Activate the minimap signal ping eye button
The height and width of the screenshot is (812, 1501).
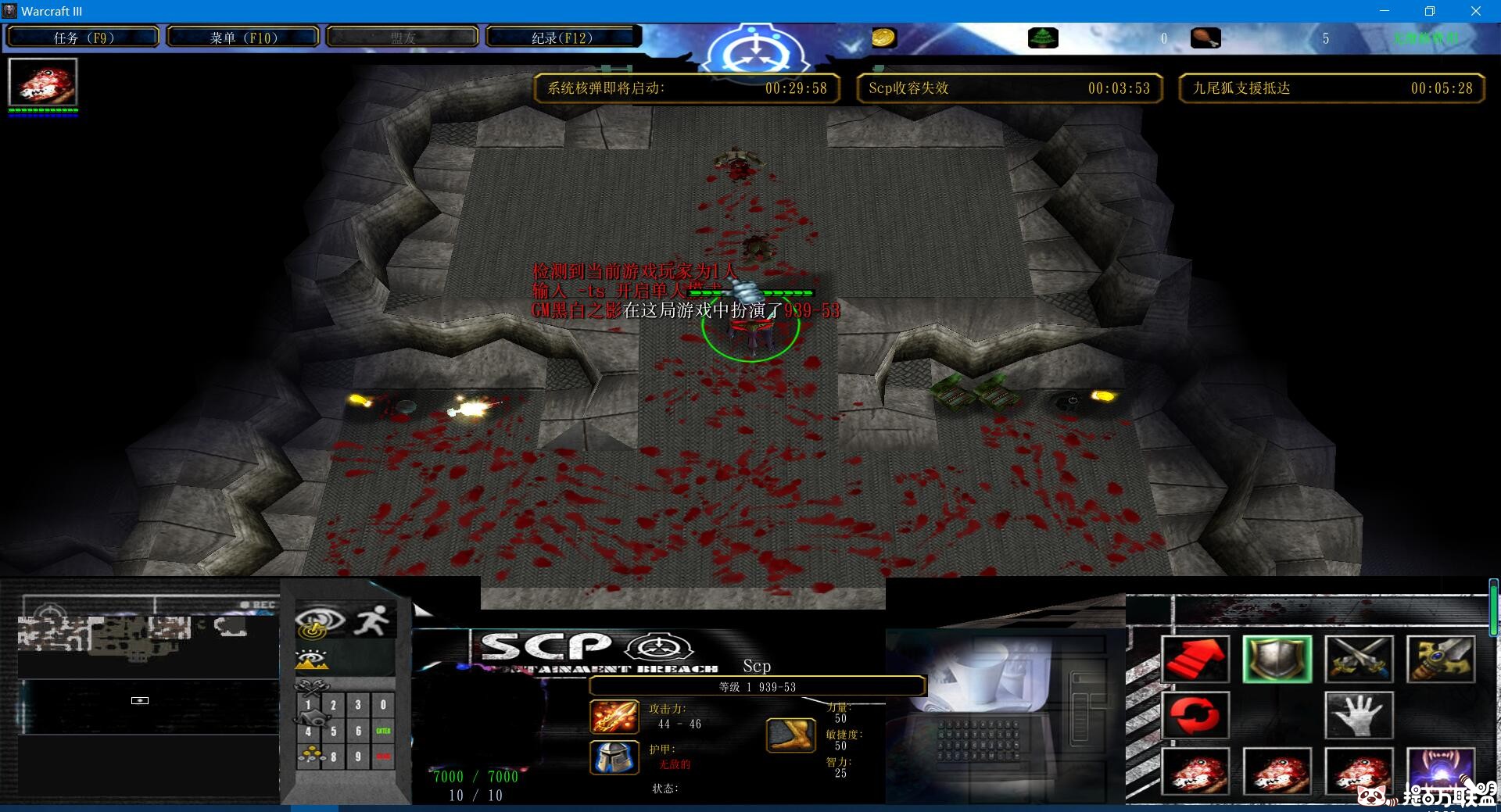(x=320, y=621)
